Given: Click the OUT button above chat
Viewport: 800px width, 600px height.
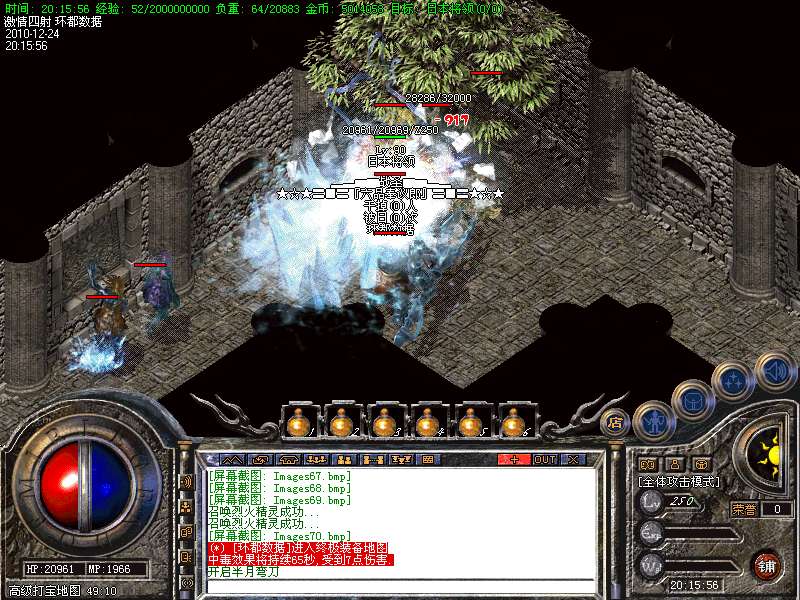Looking at the screenshot, I should (544, 460).
